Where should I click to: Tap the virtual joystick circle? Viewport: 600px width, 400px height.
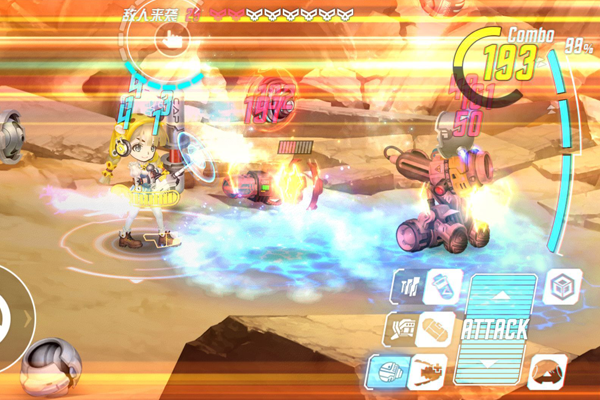pyautogui.click(x=10, y=318)
